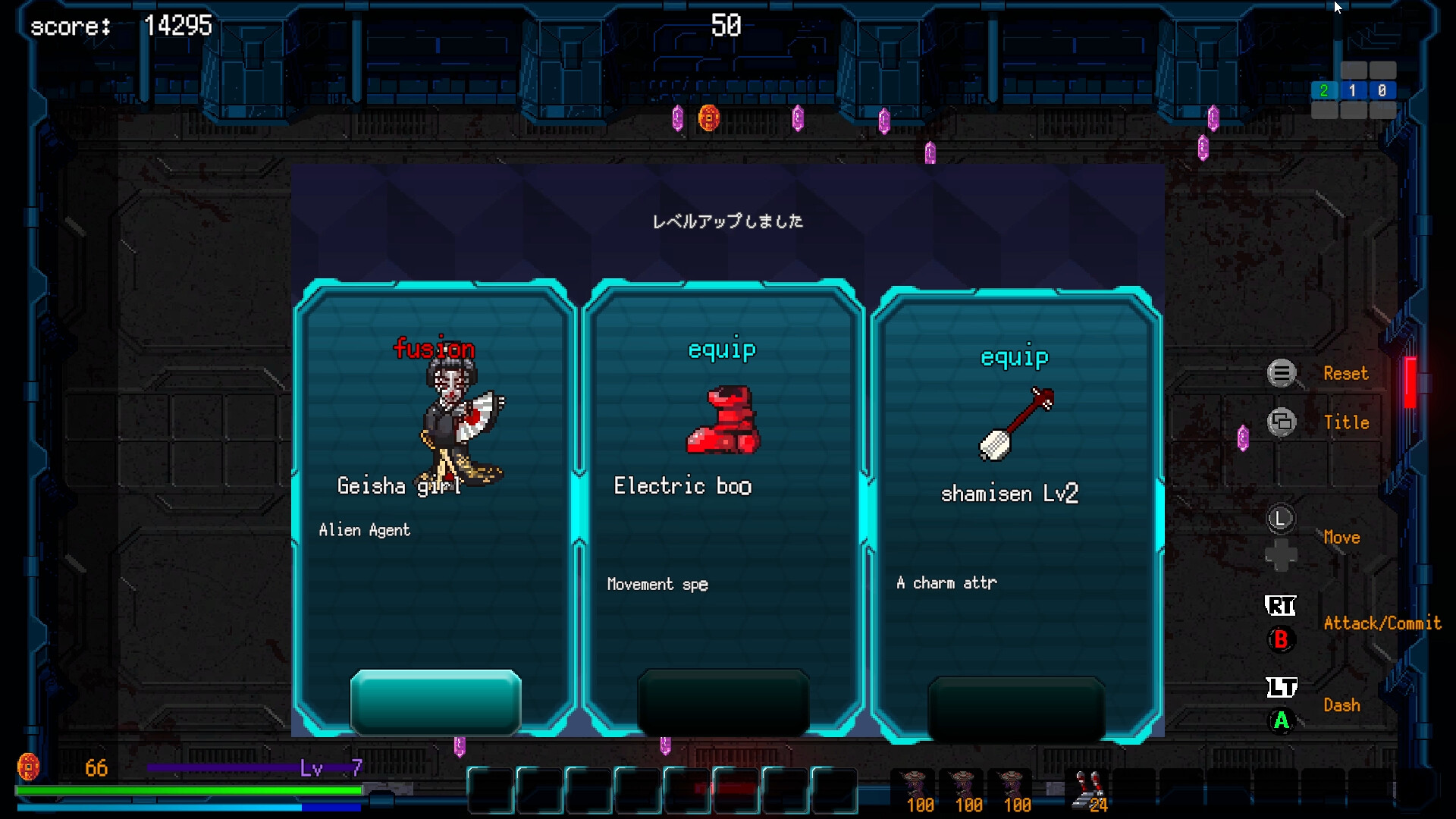Click the first Alien Agent inventory icon
Image resolution: width=1456 pixels, height=819 pixels.
tap(915, 789)
